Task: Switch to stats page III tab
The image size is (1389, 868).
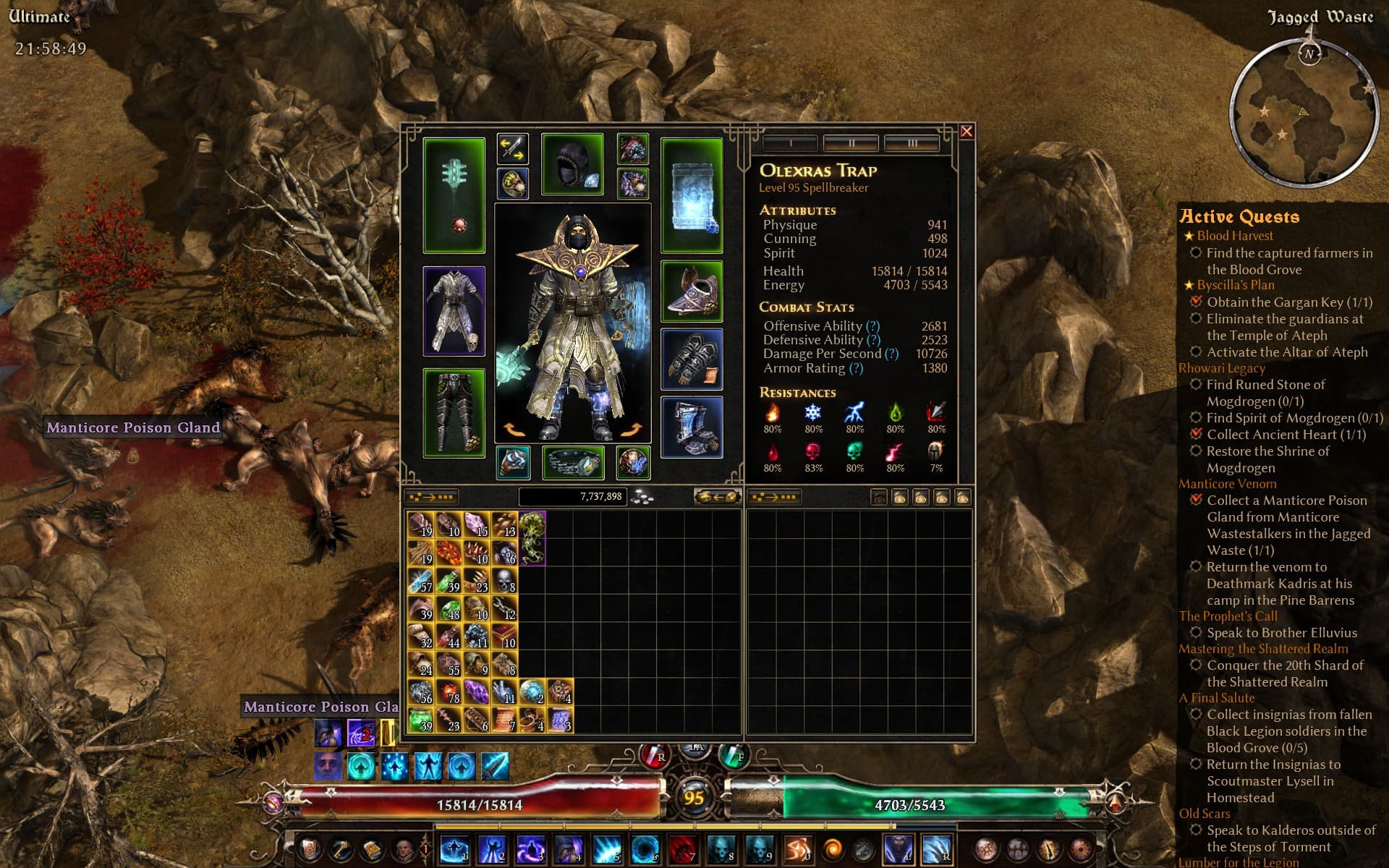Action: [912, 143]
